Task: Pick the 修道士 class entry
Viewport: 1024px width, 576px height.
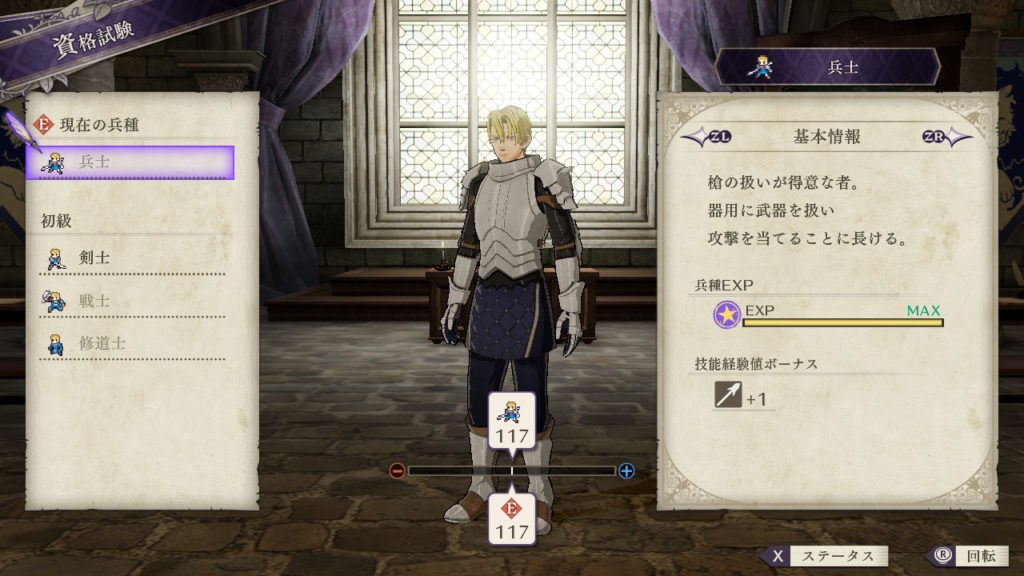Action: coord(131,343)
